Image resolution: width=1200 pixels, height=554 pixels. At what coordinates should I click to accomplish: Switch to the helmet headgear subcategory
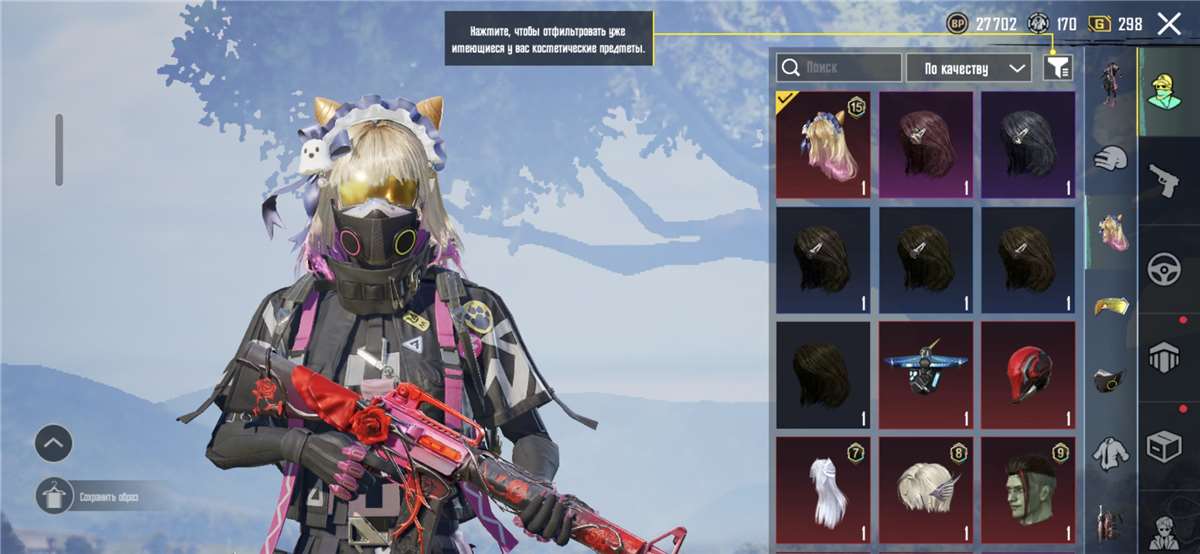tap(1109, 158)
